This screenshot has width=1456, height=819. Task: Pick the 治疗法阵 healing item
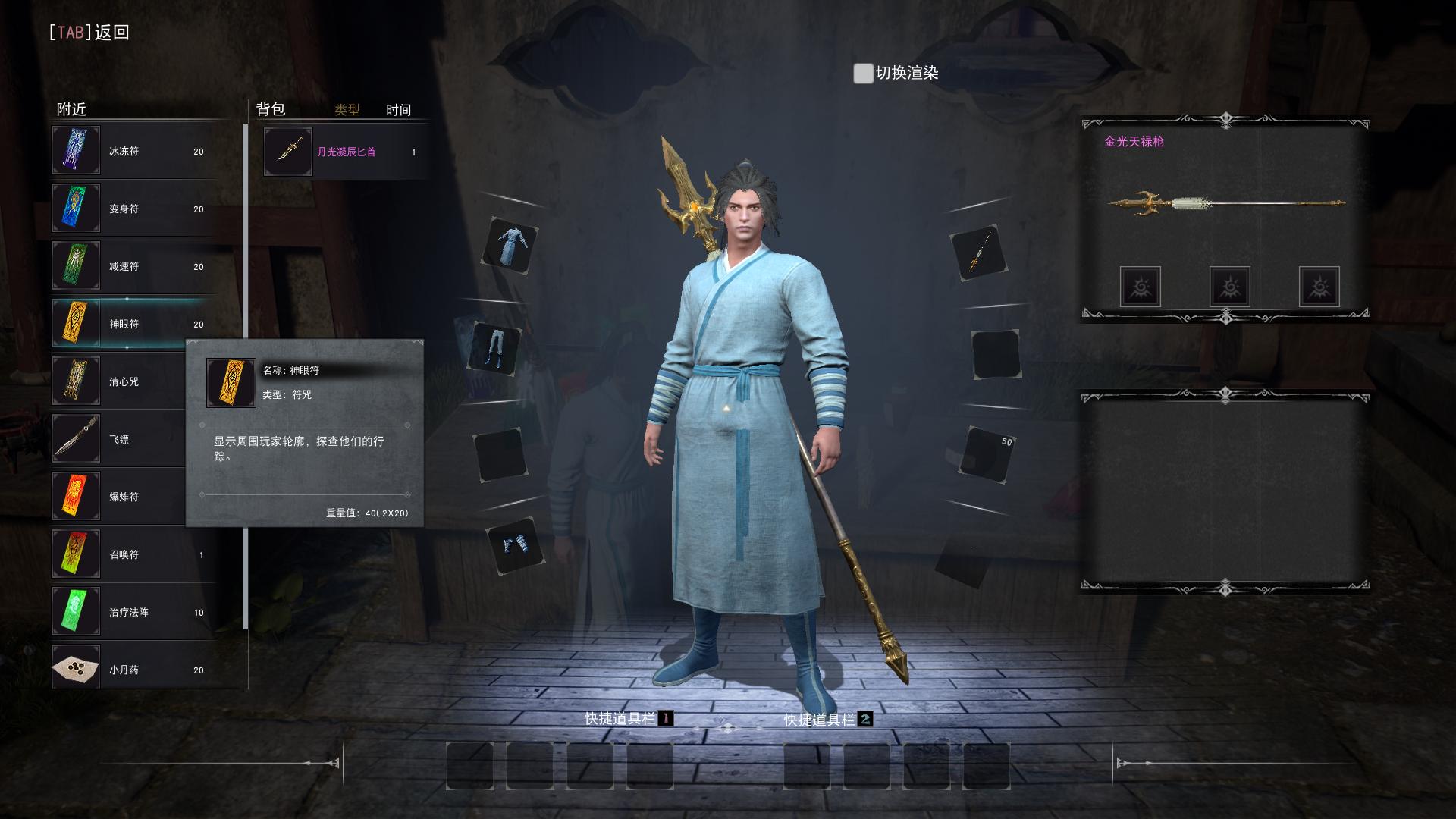pyautogui.click(x=133, y=612)
